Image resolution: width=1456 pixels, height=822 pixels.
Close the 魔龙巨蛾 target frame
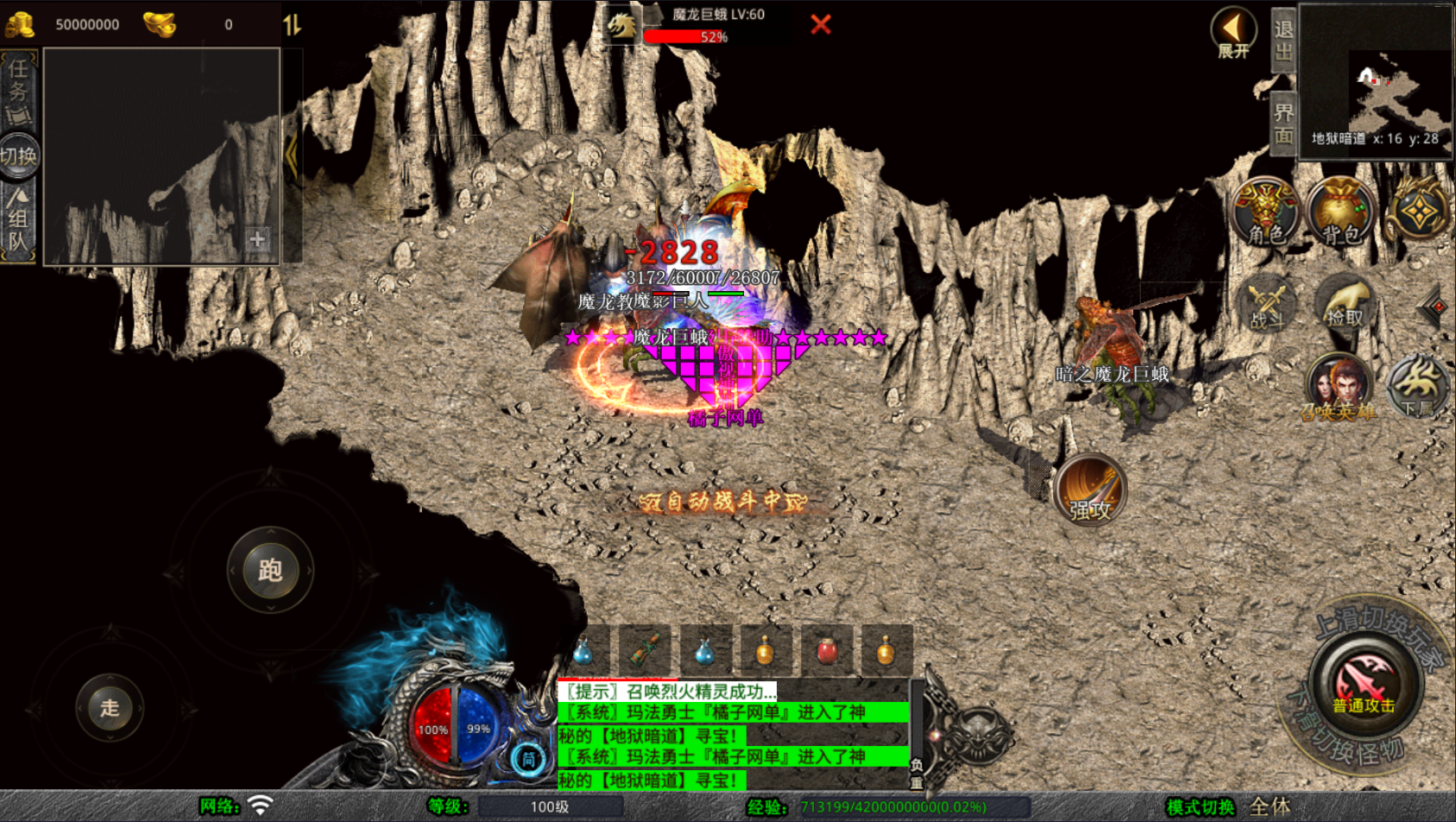point(820,24)
